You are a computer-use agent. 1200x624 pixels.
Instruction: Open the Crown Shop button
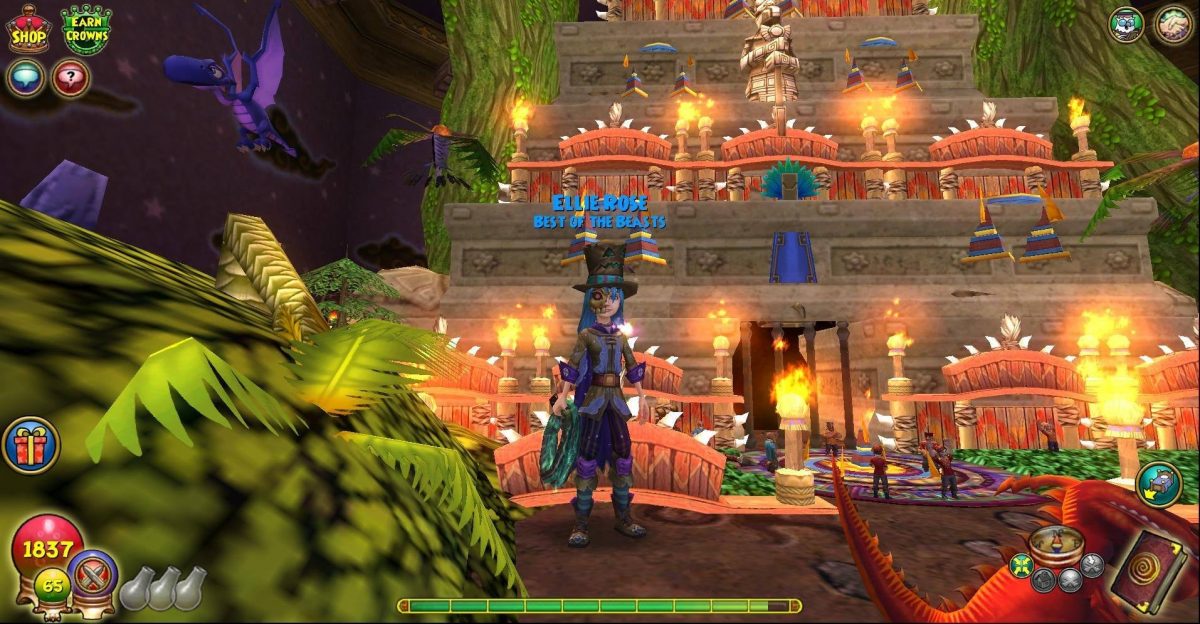29,29
